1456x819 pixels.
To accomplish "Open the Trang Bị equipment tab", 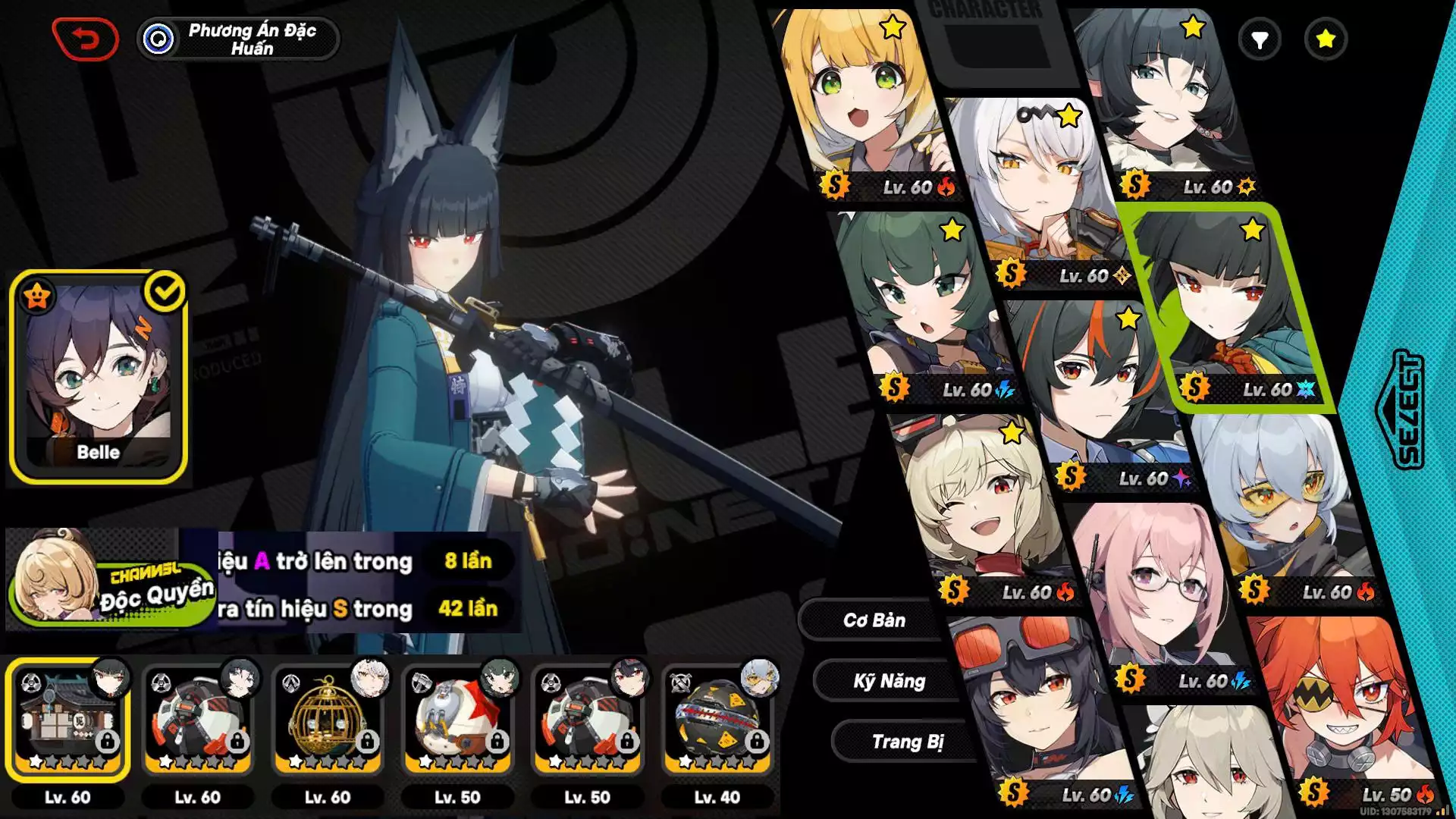I will coord(907,742).
